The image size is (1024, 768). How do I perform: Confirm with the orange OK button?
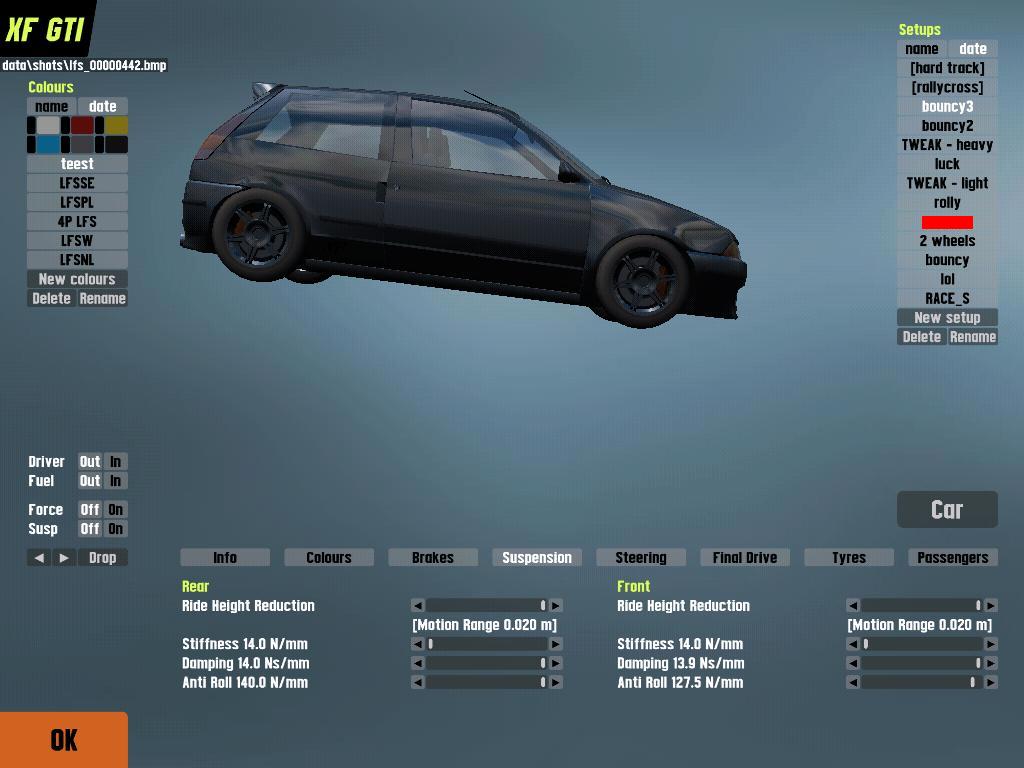[64, 740]
